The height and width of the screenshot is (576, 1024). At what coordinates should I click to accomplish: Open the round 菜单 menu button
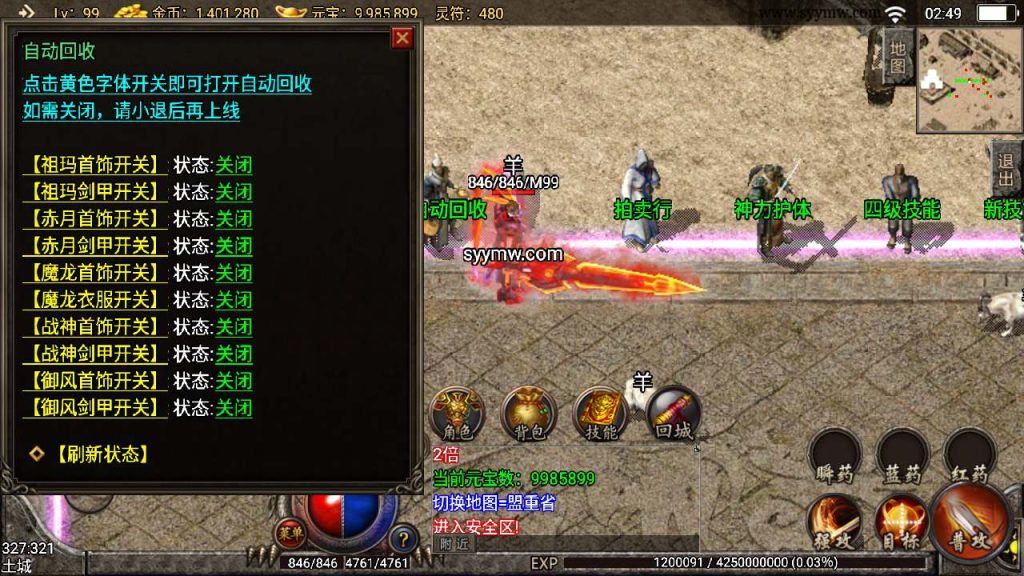[x=291, y=532]
